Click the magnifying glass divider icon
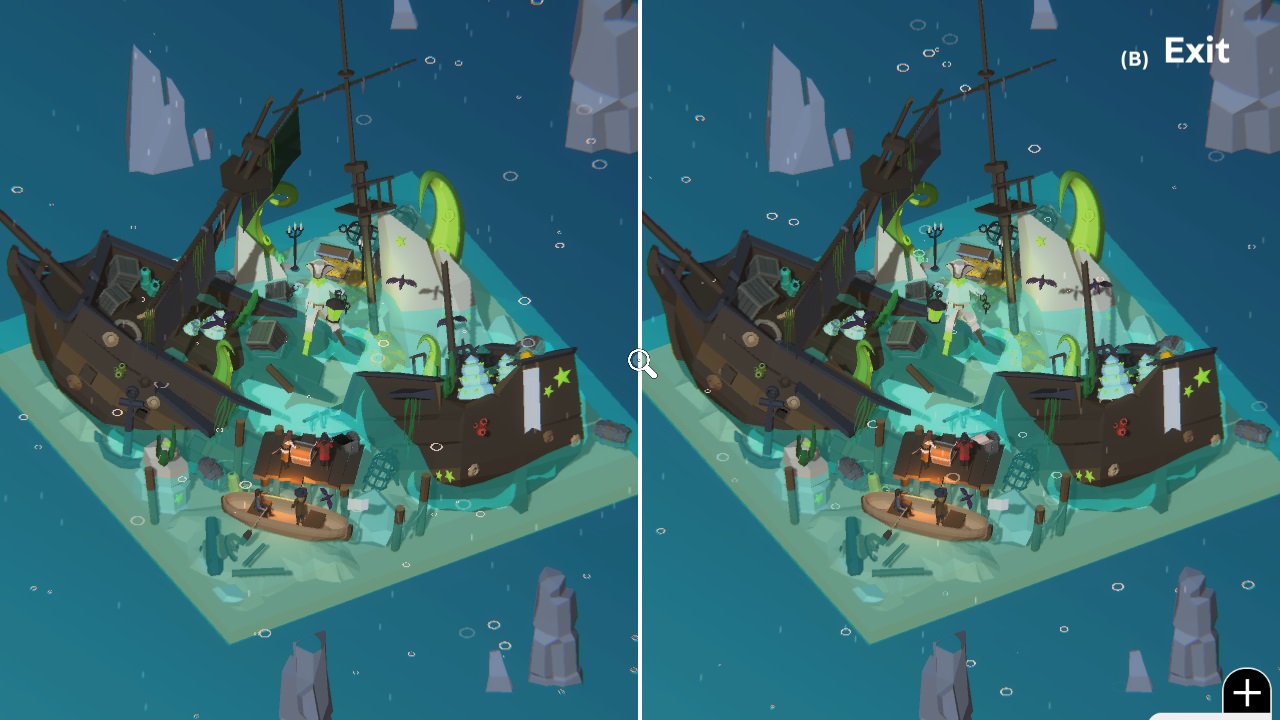Screen dimensions: 1280x720 640,363
